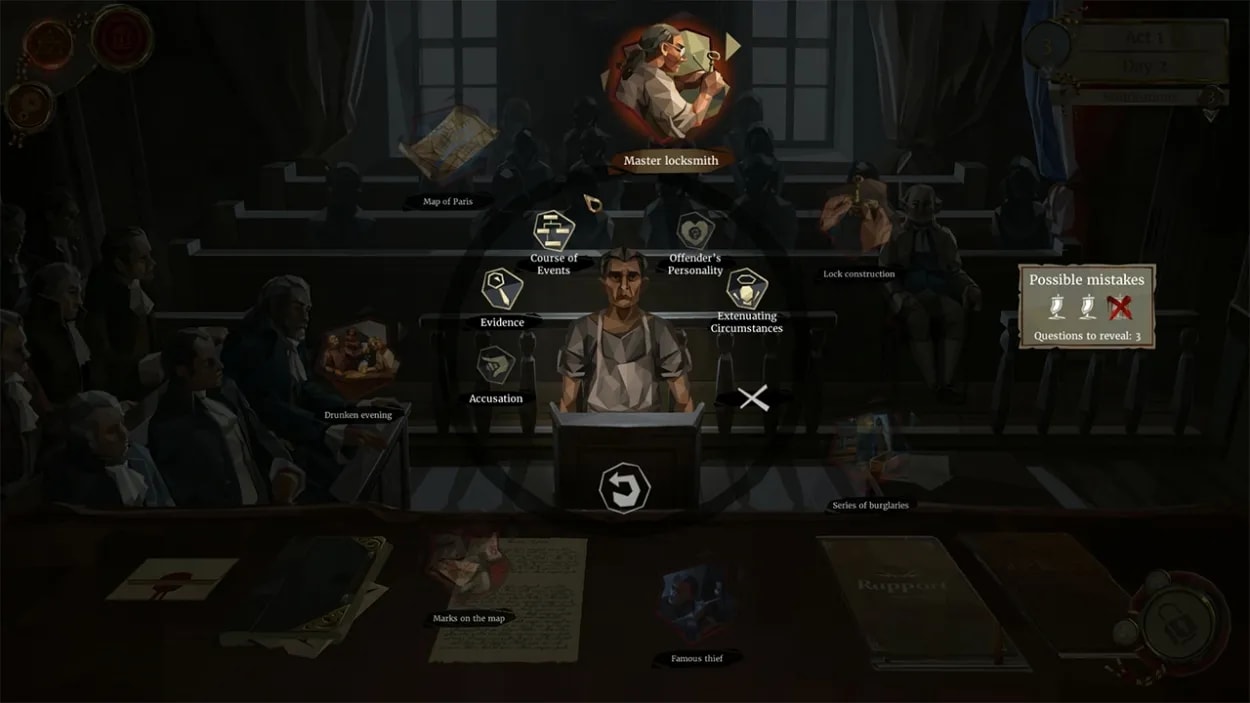Click the undo arrow button
The width and height of the screenshot is (1250, 703).
pos(624,489)
